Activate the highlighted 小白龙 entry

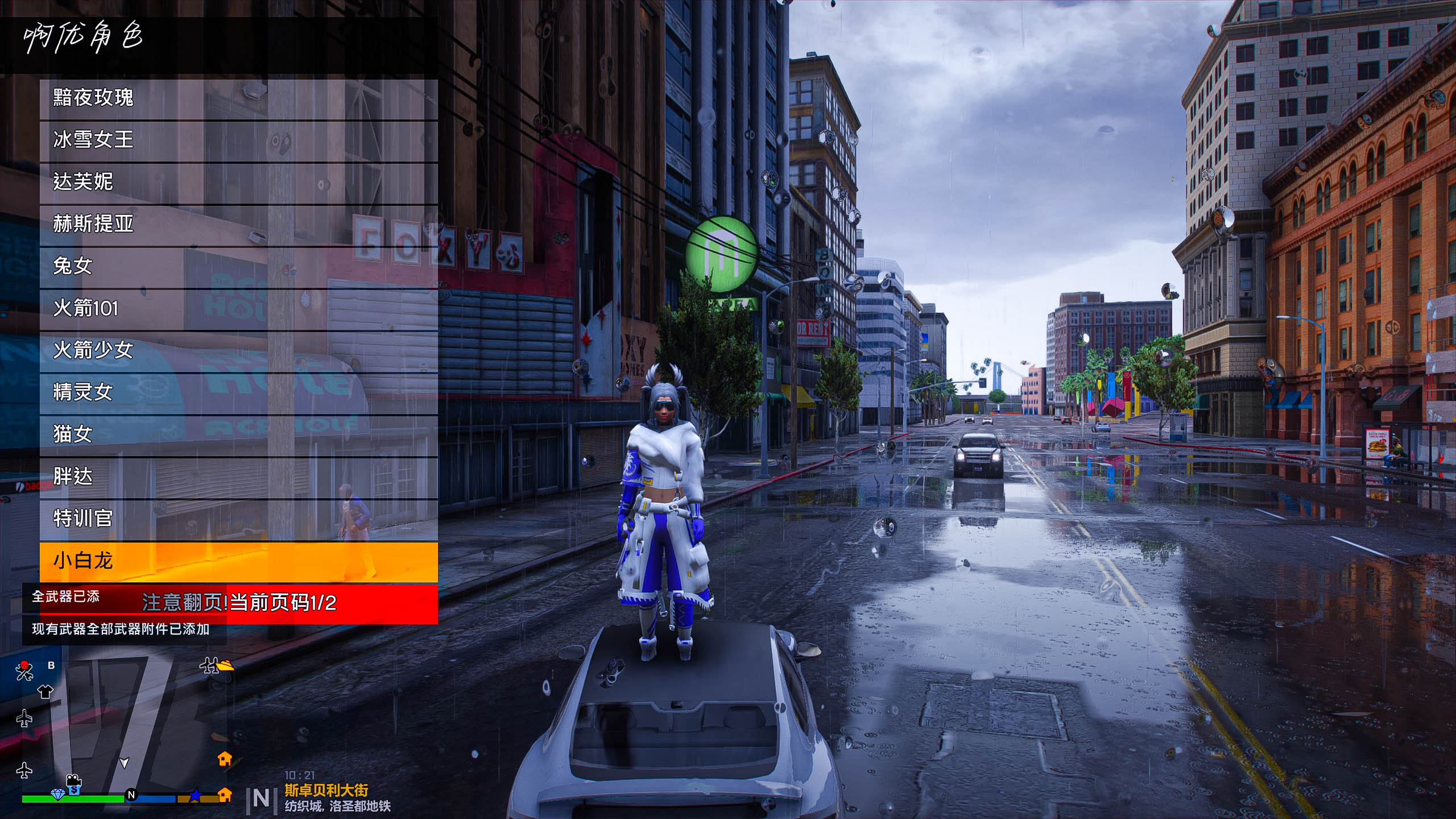(239, 561)
